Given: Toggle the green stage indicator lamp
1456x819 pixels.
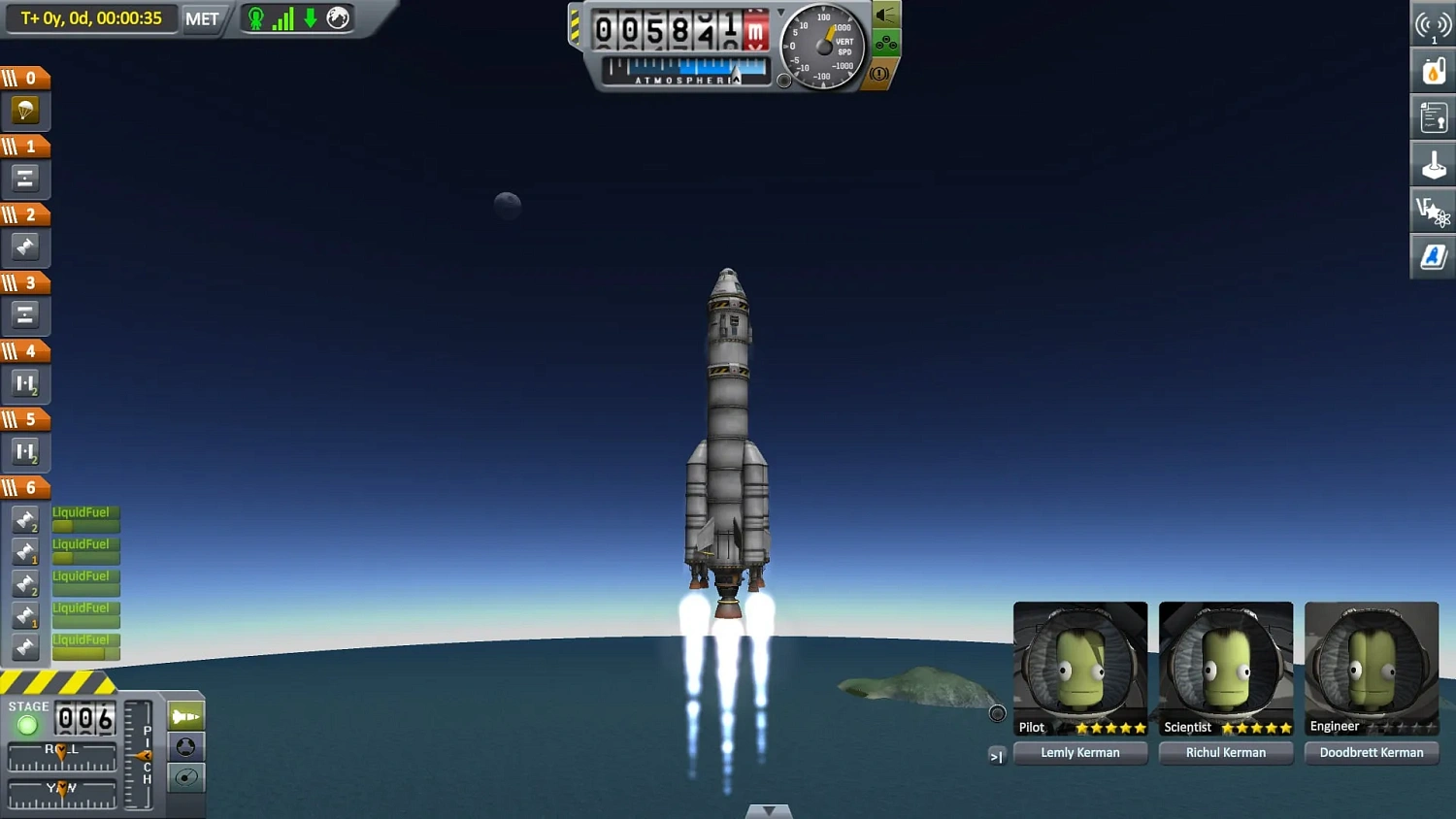Looking at the screenshot, I should tap(27, 725).
